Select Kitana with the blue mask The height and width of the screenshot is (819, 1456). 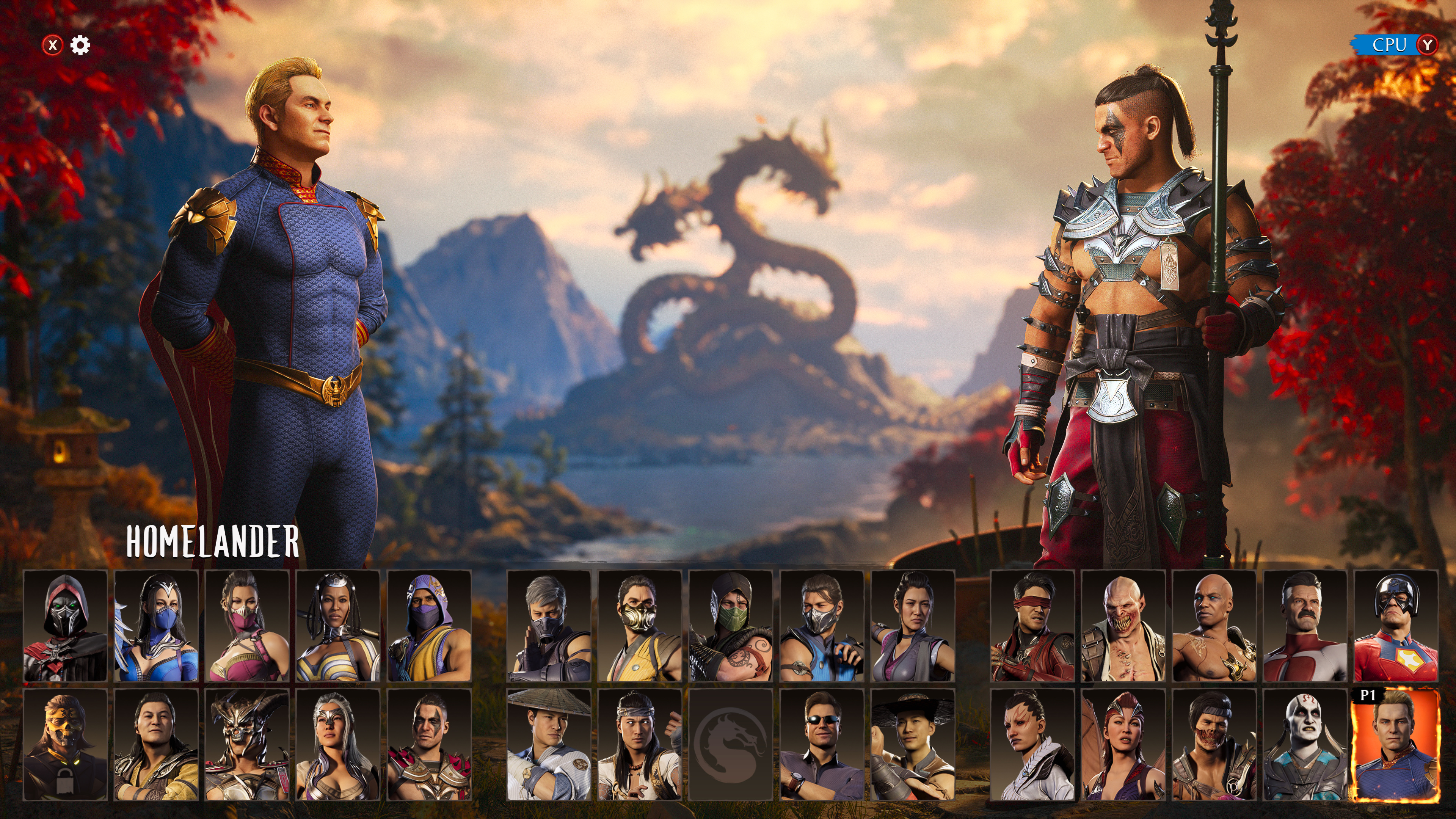tap(156, 626)
